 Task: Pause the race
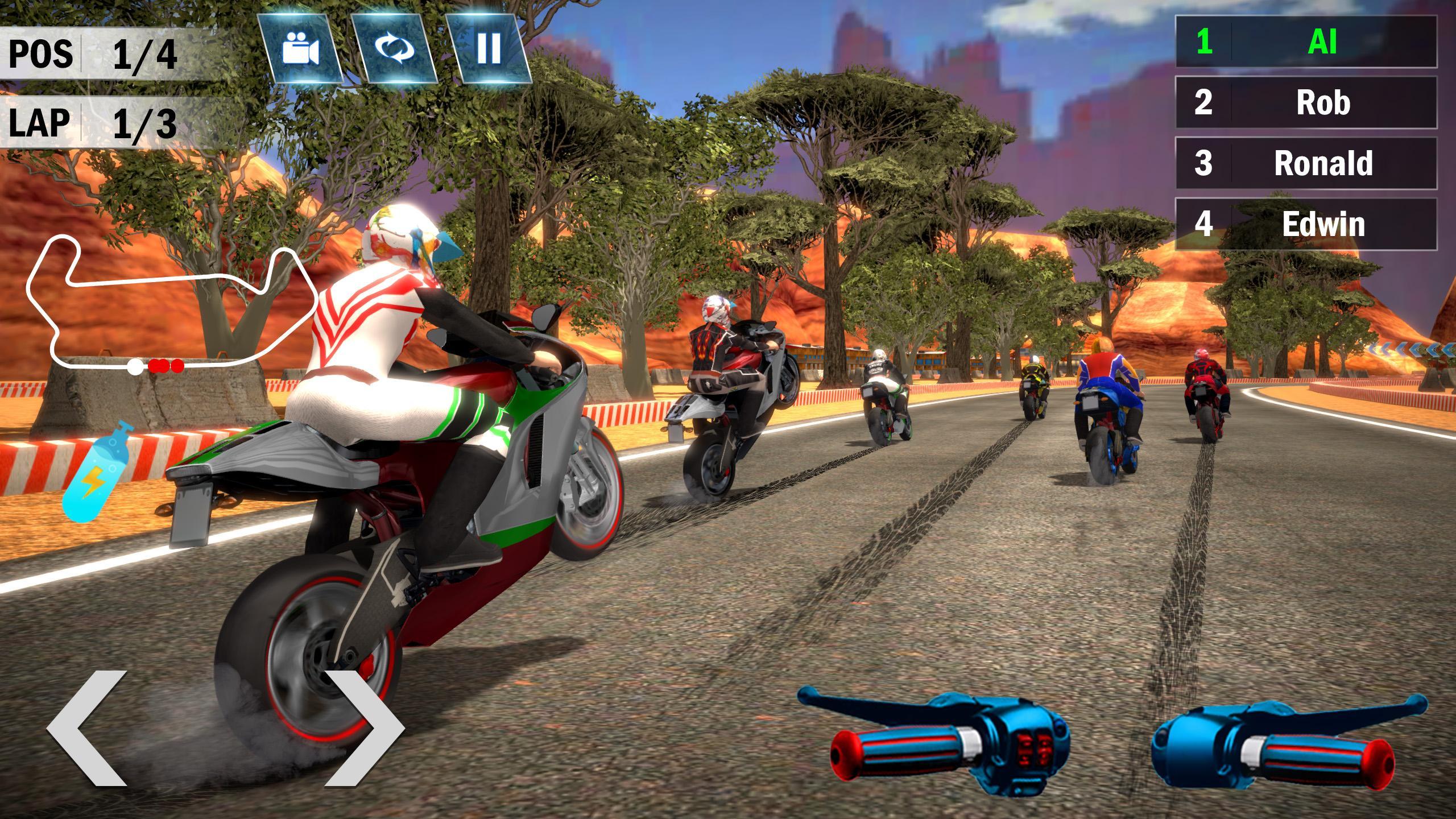click(489, 48)
